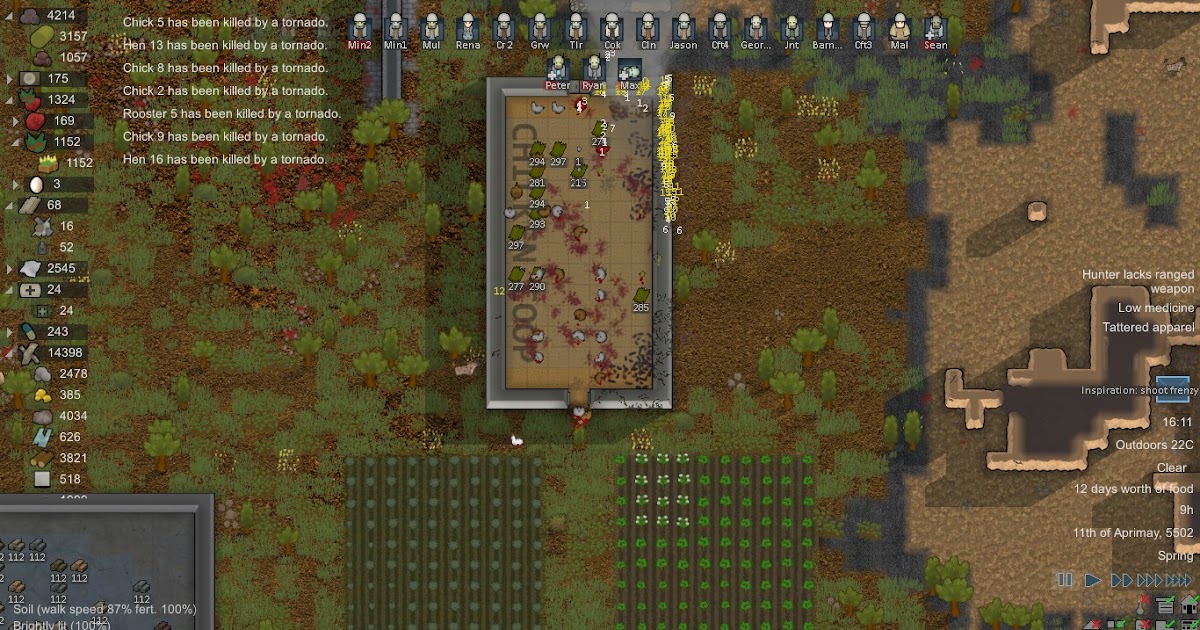Screen dimensions: 1200x630
Task: Choose colonist Jason from the colonist bar
Action: tap(684, 29)
